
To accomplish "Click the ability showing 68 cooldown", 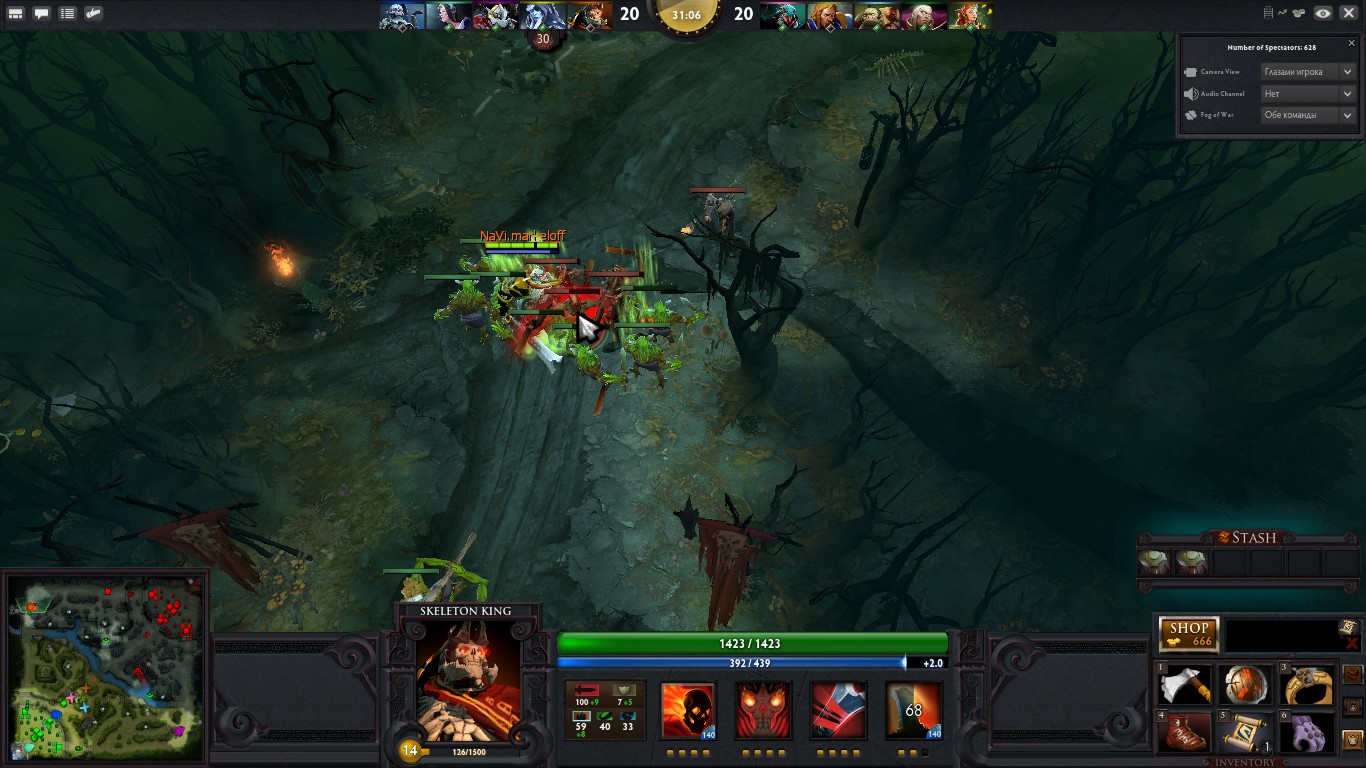I will click(913, 711).
